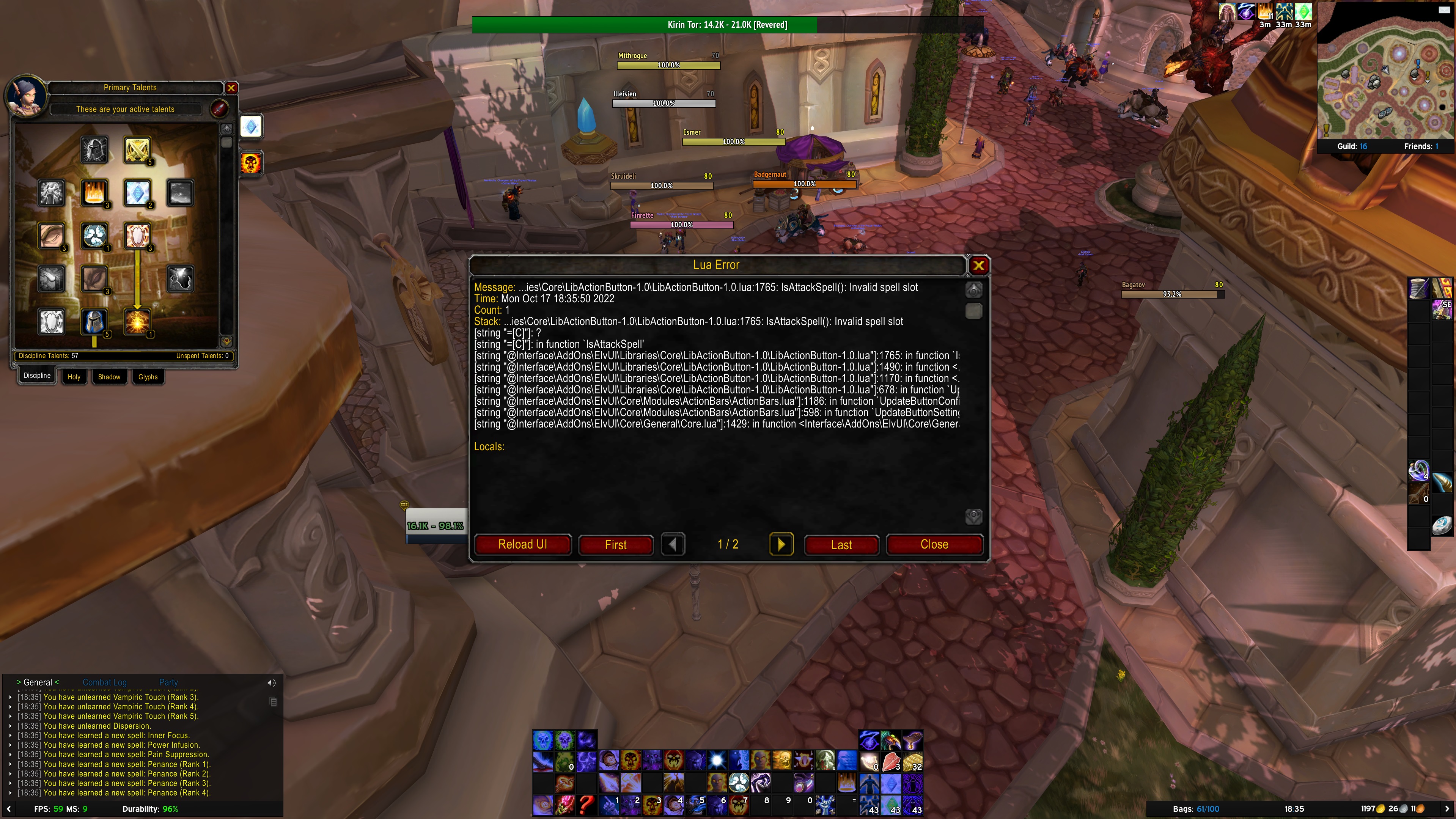1456x819 pixels.
Task: Switch to the Combat Log tab
Action: coord(105,682)
